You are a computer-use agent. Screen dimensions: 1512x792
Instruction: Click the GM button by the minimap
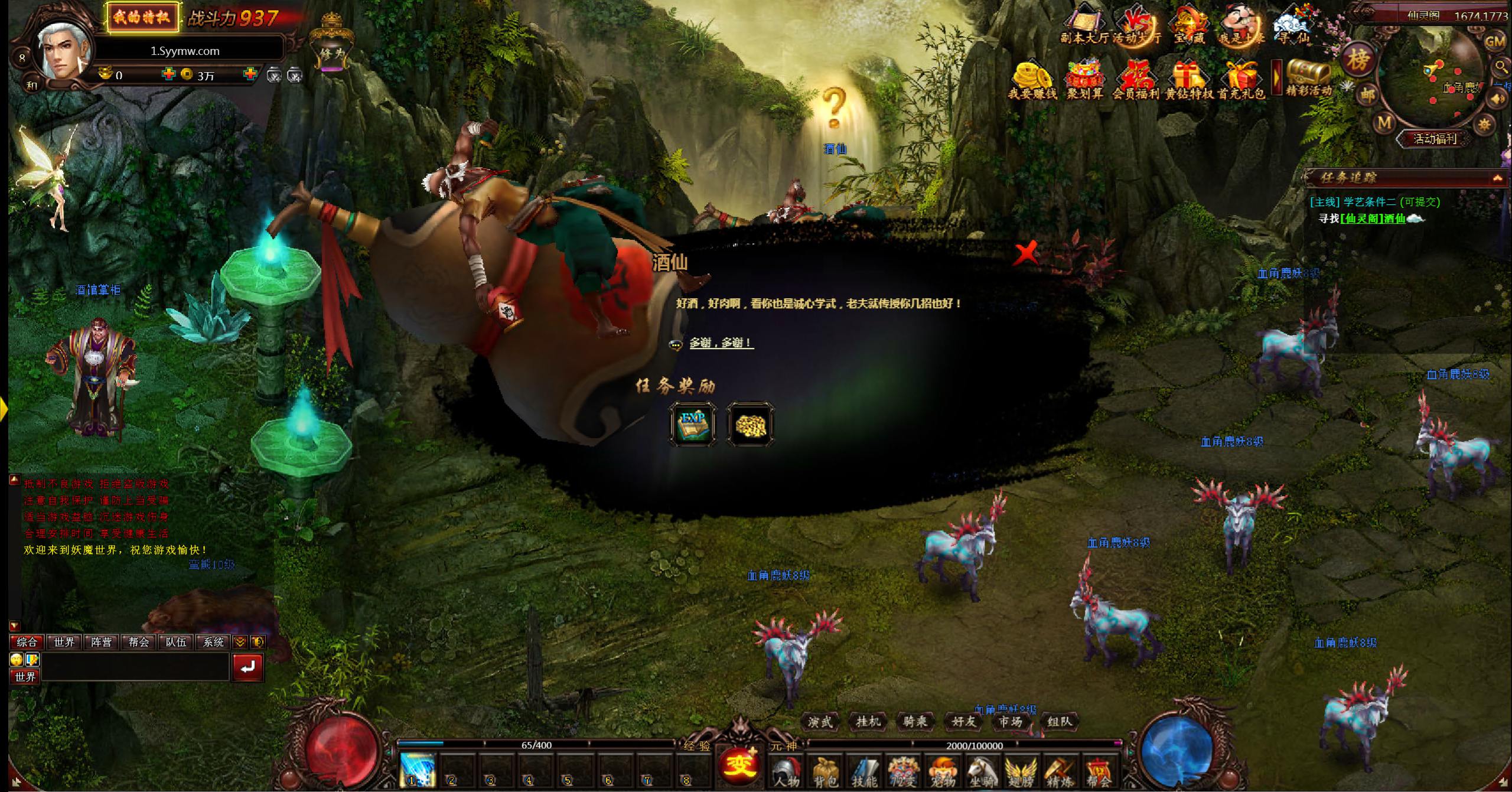point(1494,42)
